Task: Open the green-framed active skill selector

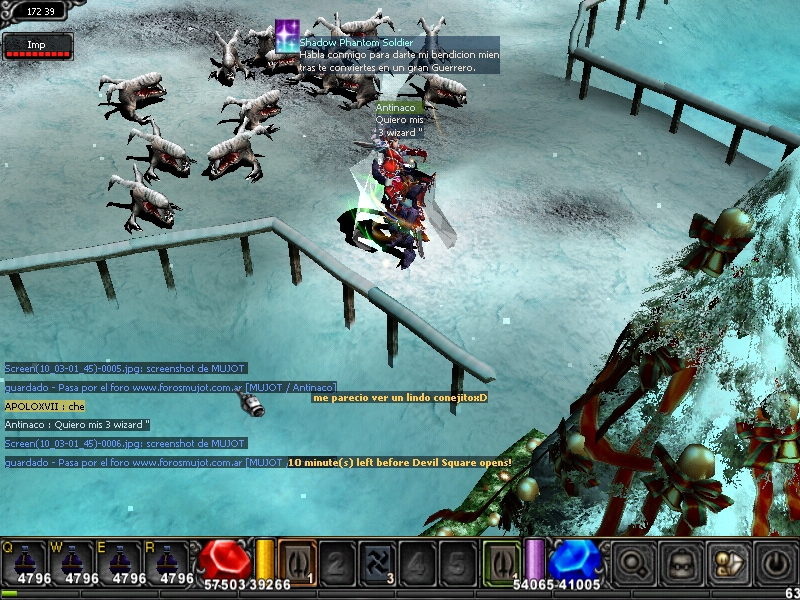Action: [x=502, y=561]
